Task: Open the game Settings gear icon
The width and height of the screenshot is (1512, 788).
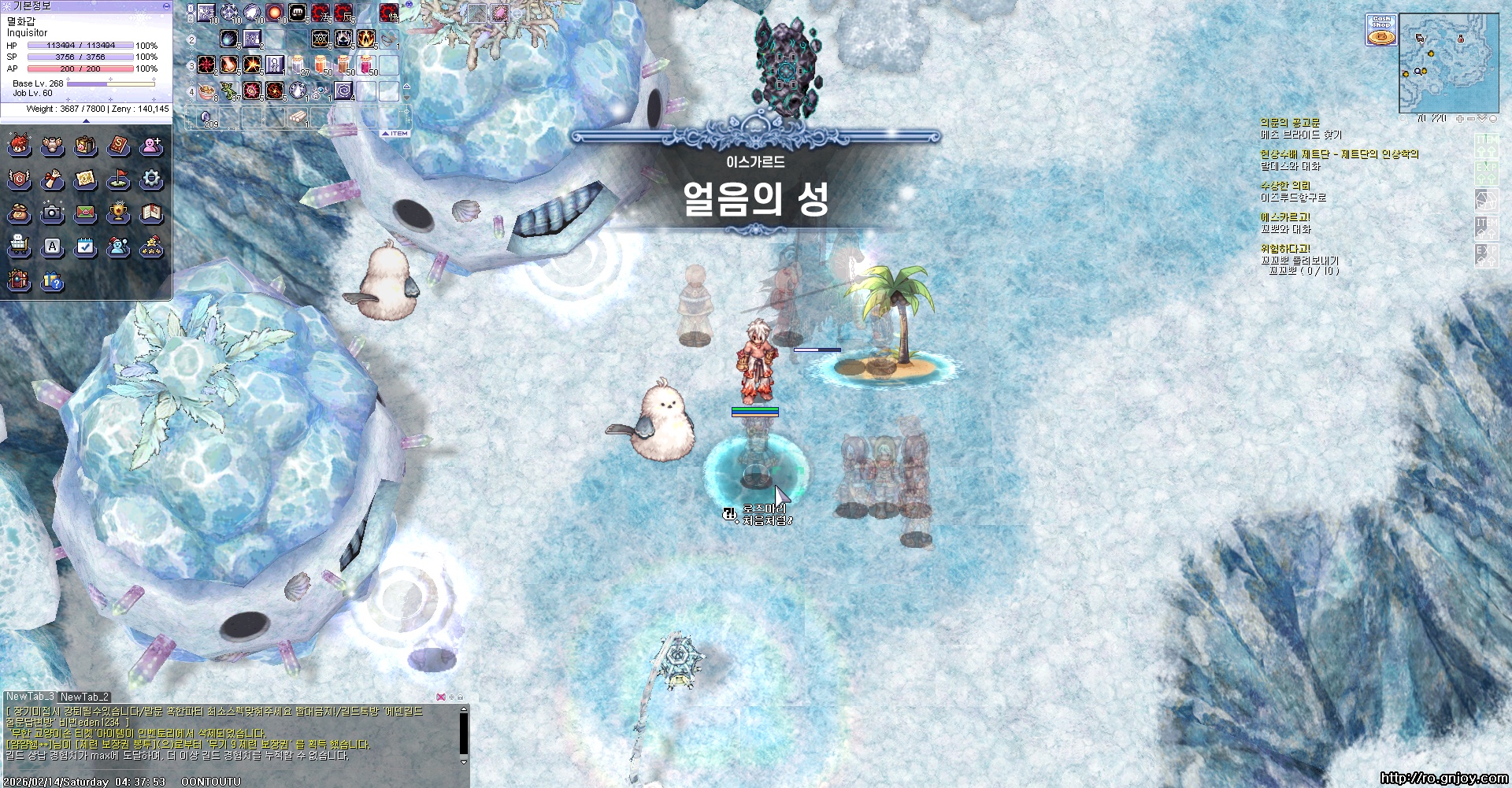Action: point(151,181)
